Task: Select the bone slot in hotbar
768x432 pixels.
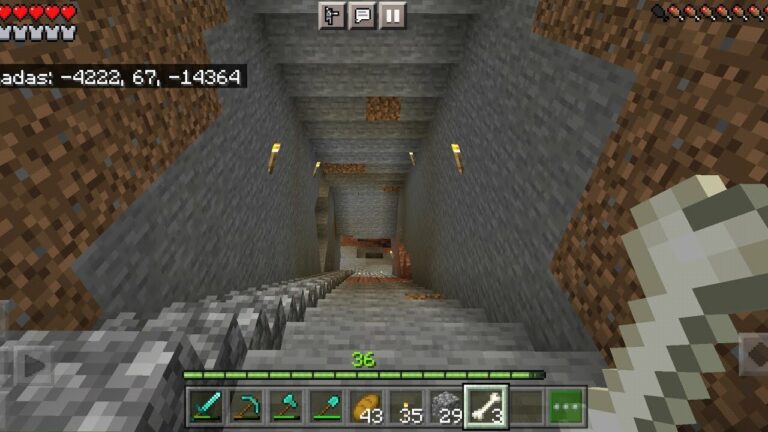Action: (487, 406)
